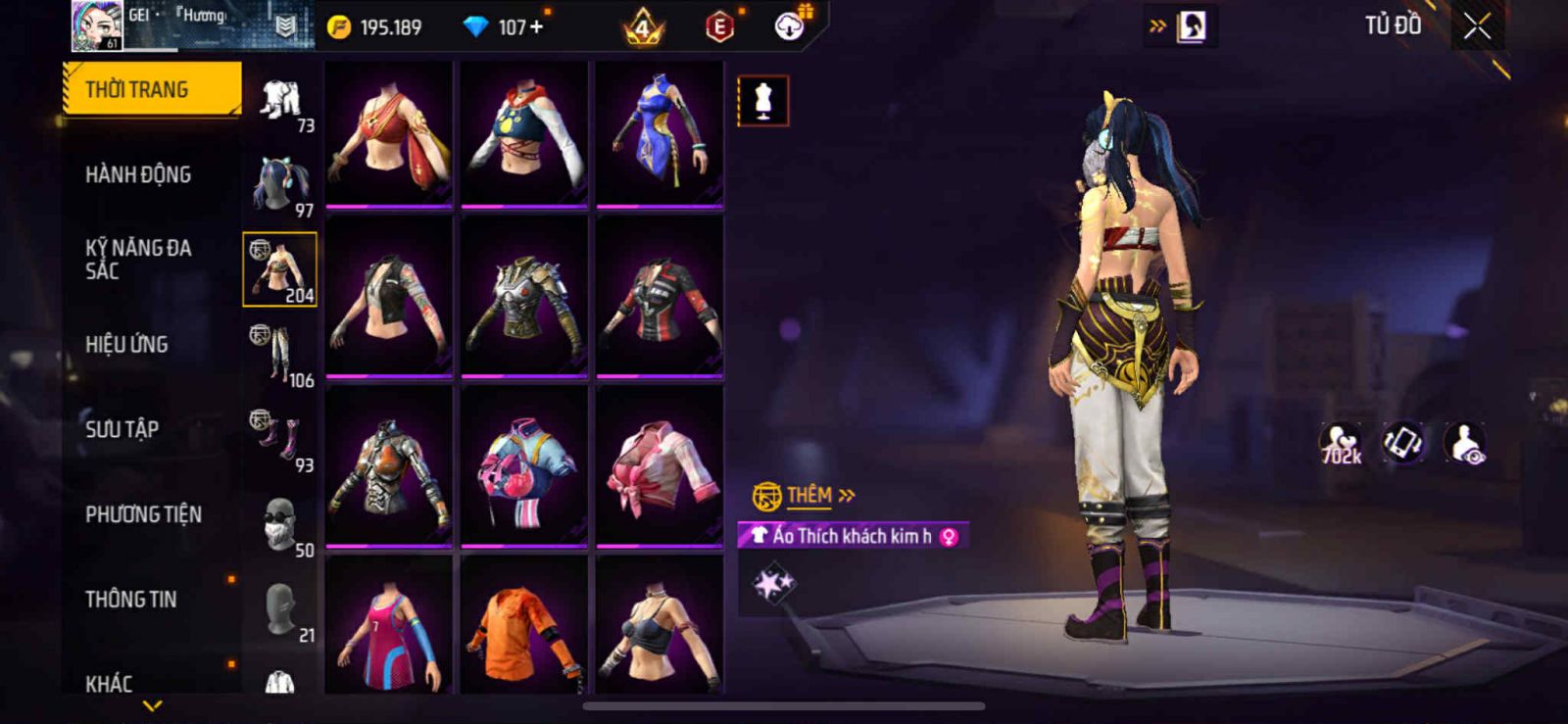Image resolution: width=1568 pixels, height=724 pixels.
Task: Switch to the PHƯƠNG TIỆN tab
Action: pyautogui.click(x=143, y=514)
